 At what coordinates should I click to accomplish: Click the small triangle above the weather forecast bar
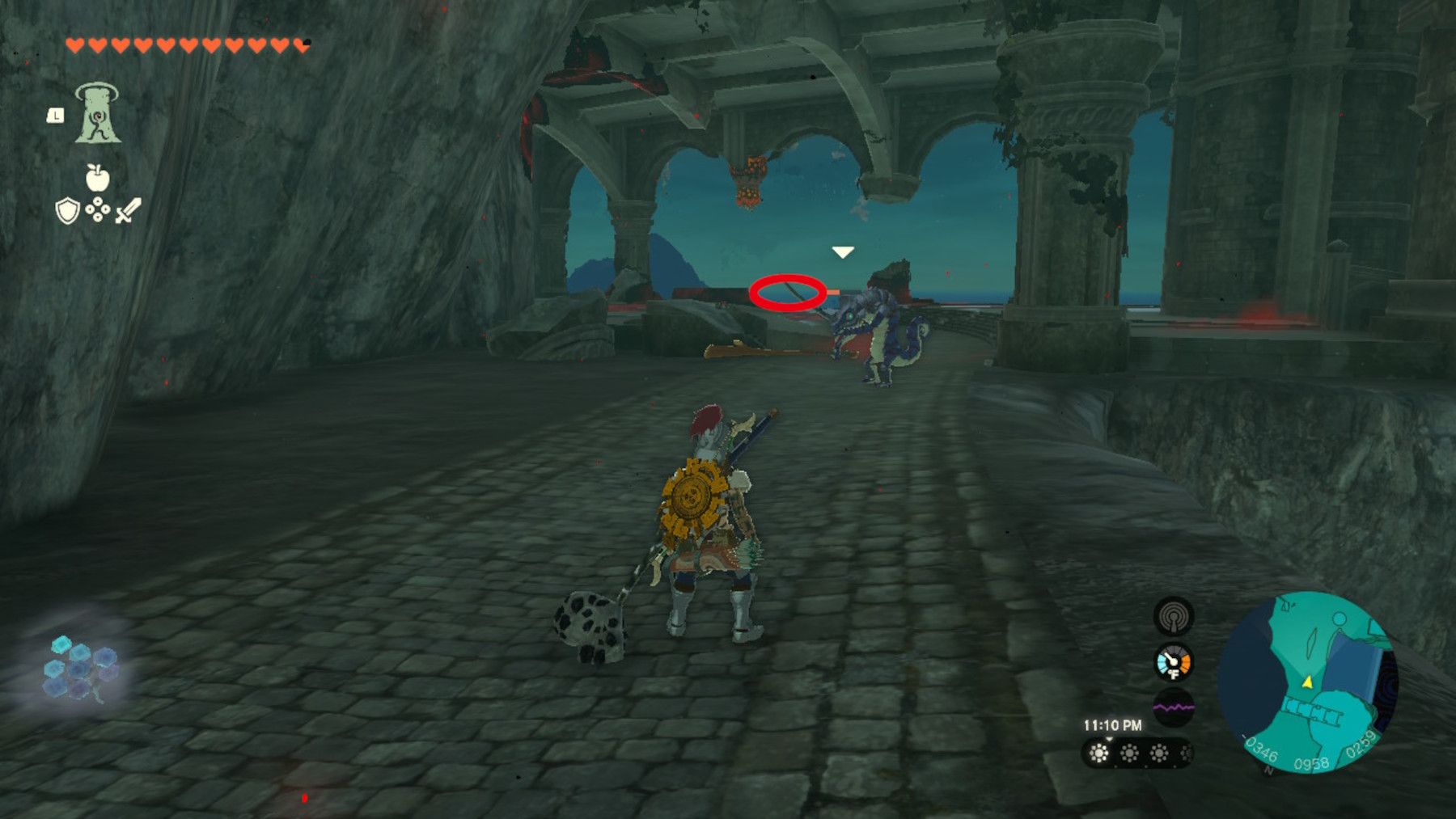(1110, 739)
